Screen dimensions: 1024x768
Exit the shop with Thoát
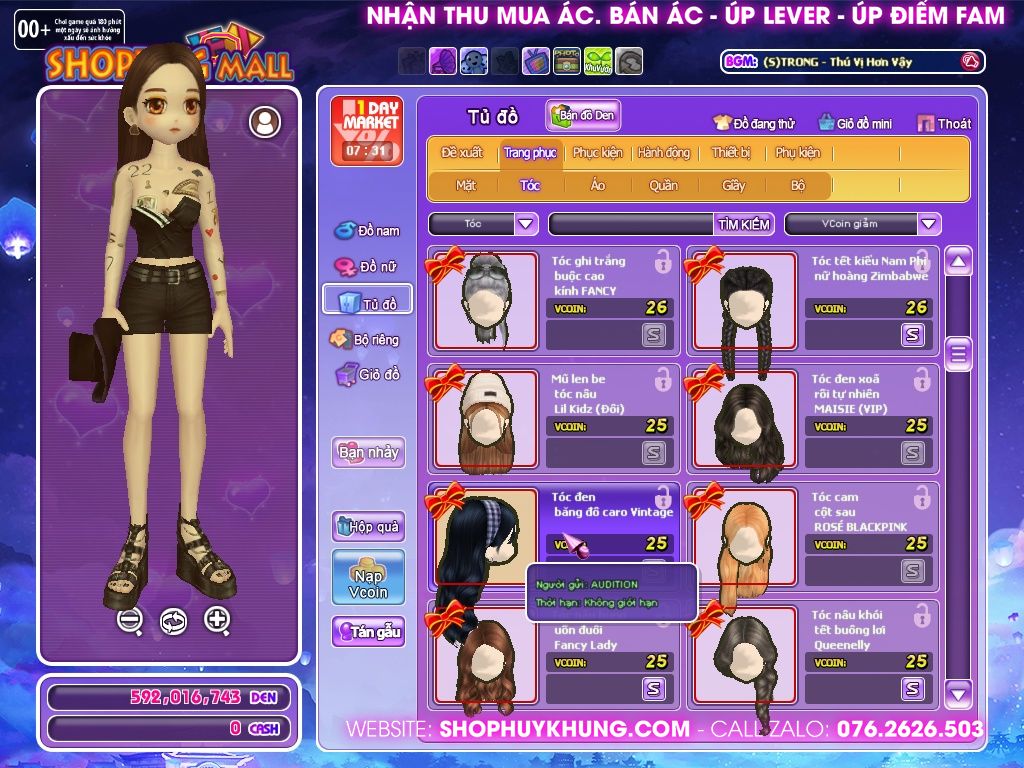point(944,124)
